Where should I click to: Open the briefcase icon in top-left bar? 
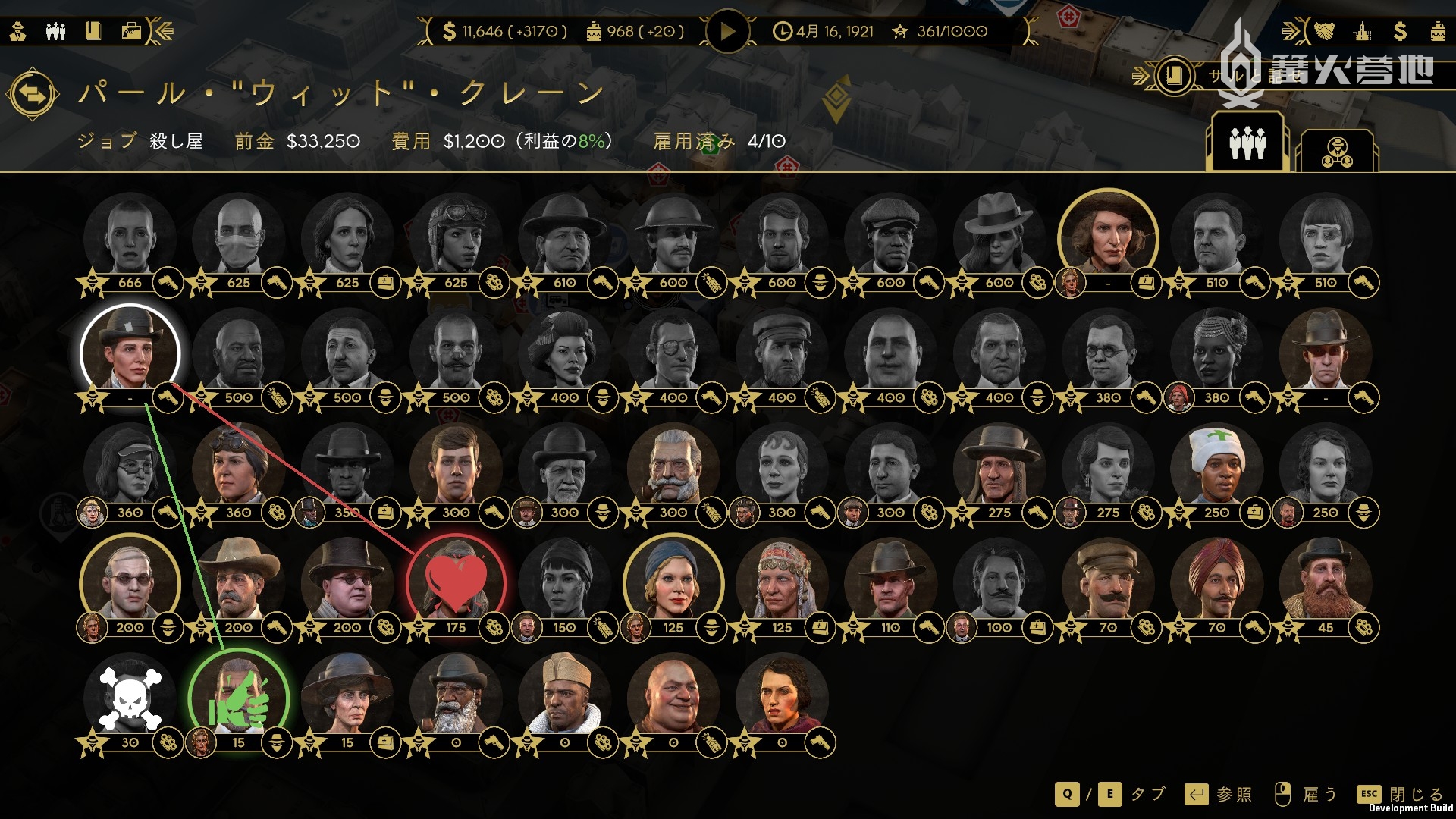(x=131, y=32)
